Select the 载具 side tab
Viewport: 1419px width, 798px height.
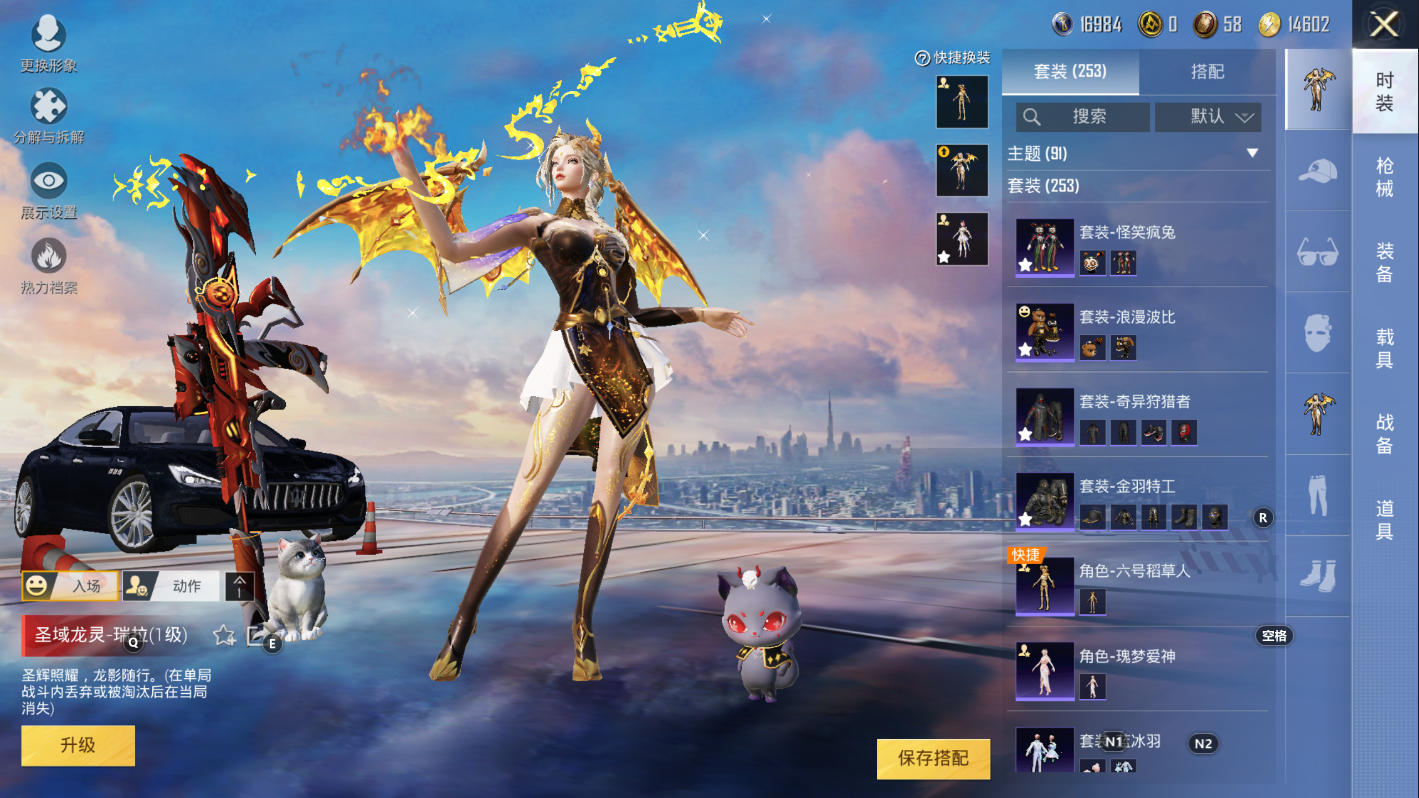[x=1384, y=348]
